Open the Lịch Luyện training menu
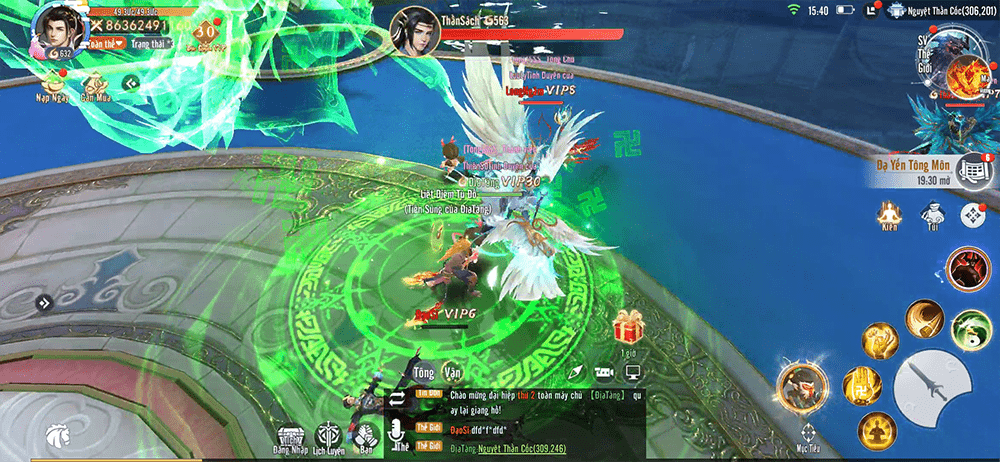 (329, 437)
